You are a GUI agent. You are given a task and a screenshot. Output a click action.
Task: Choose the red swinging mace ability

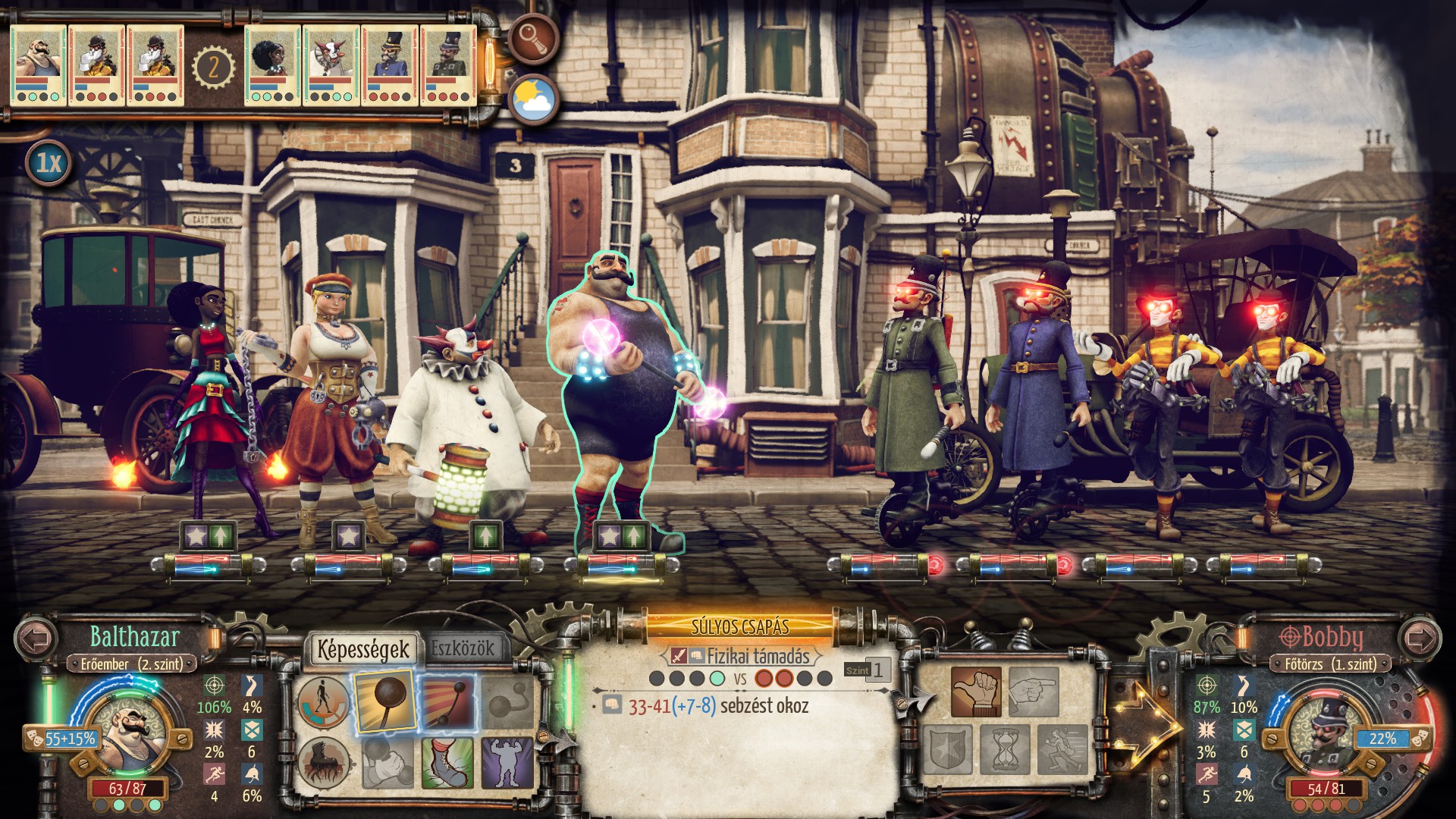tap(447, 702)
